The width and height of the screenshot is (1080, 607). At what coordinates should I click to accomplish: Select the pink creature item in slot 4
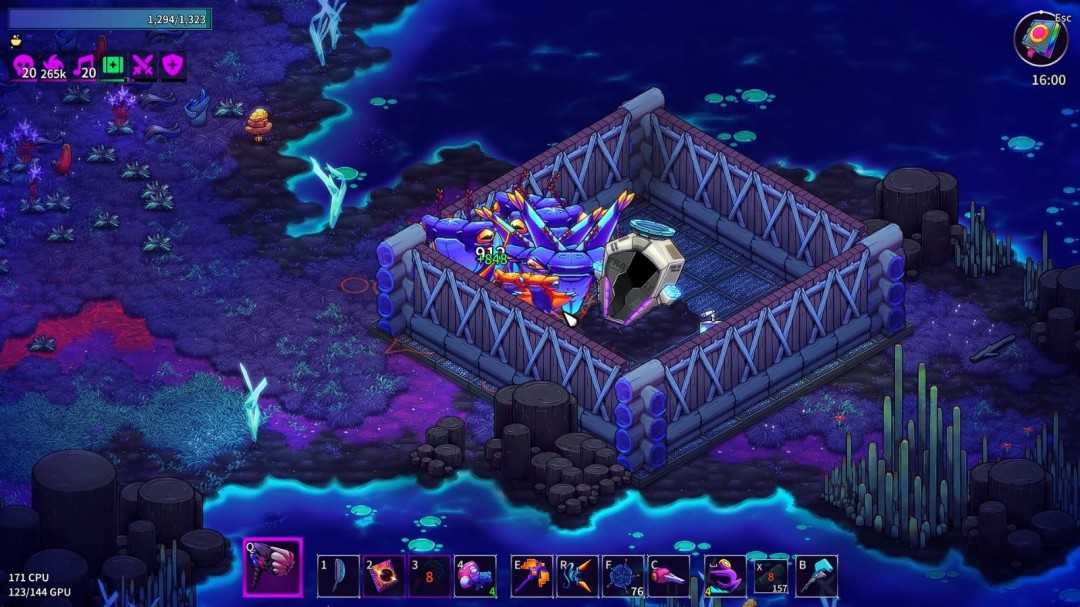point(475,576)
